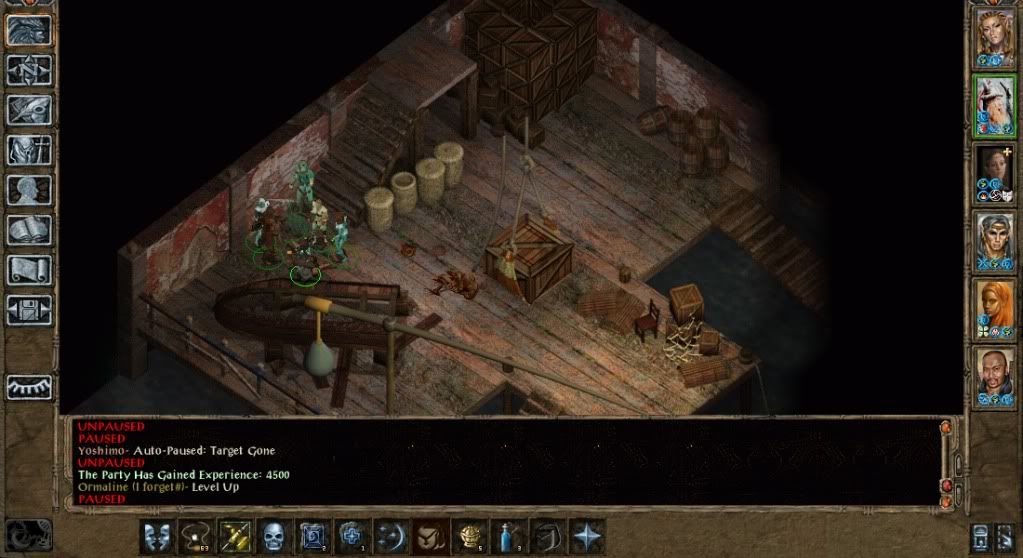1023x558 pixels.
Task: Equip the sling weapon slot showing 63
Action: coord(196,536)
